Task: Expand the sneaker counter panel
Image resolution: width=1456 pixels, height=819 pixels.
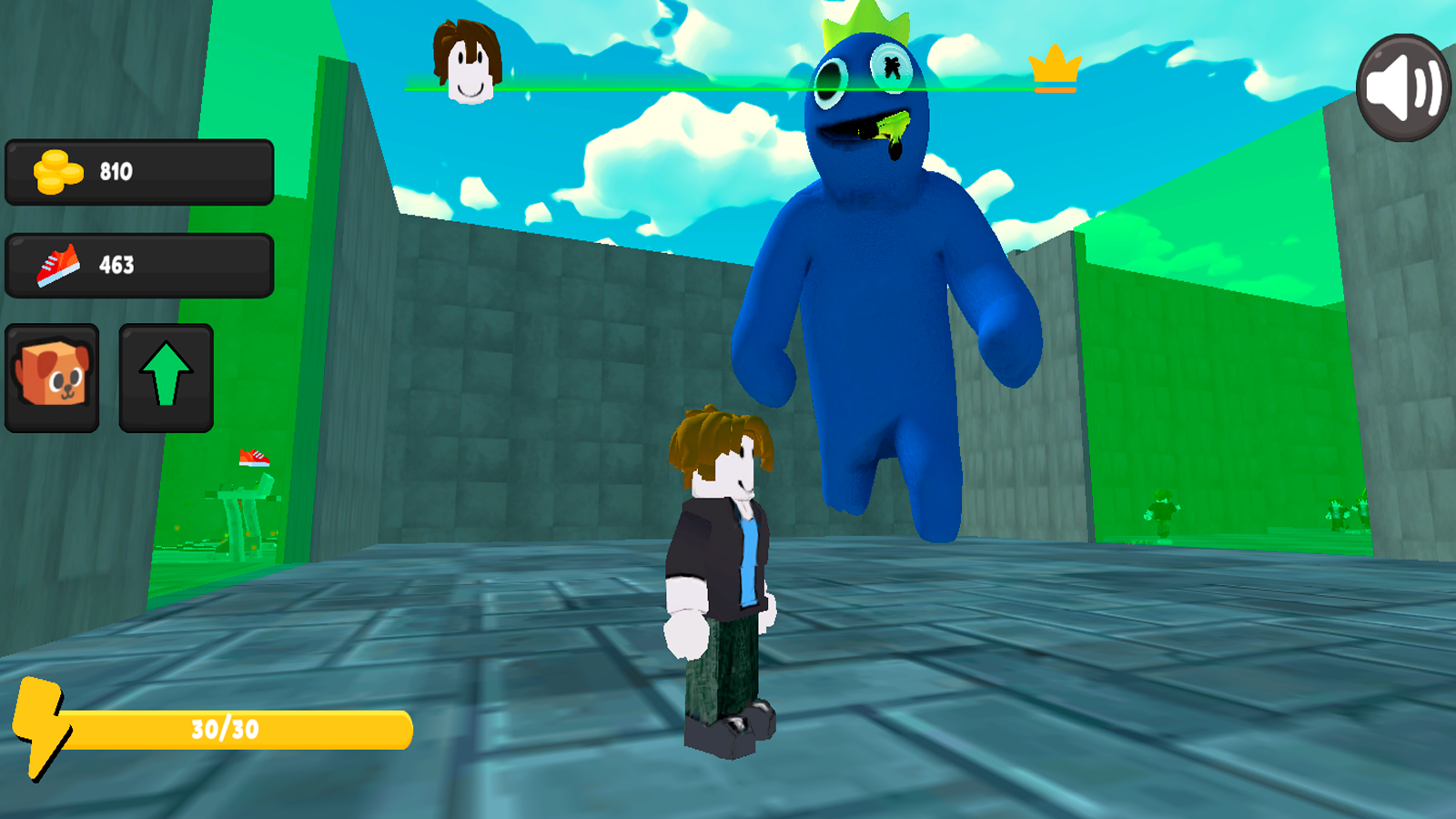Action: coord(138,265)
